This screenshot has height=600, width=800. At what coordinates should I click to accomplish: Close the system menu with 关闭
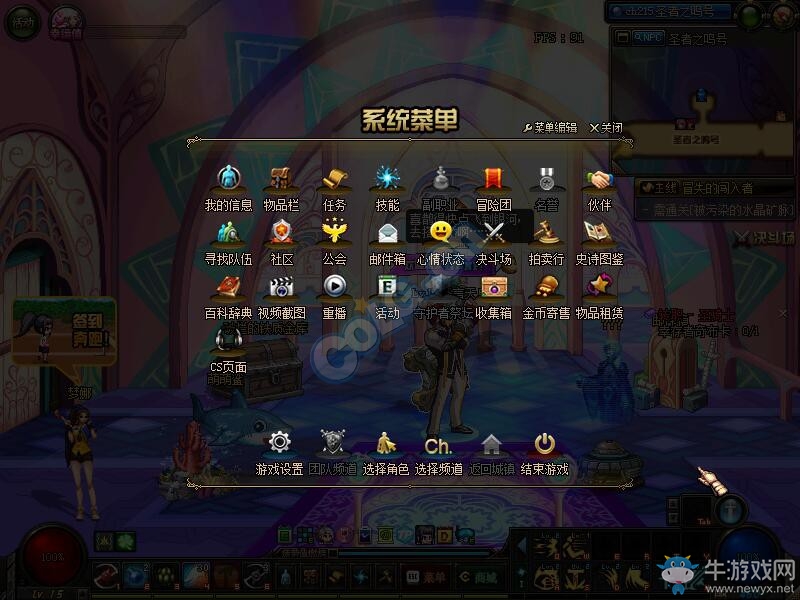click(606, 128)
